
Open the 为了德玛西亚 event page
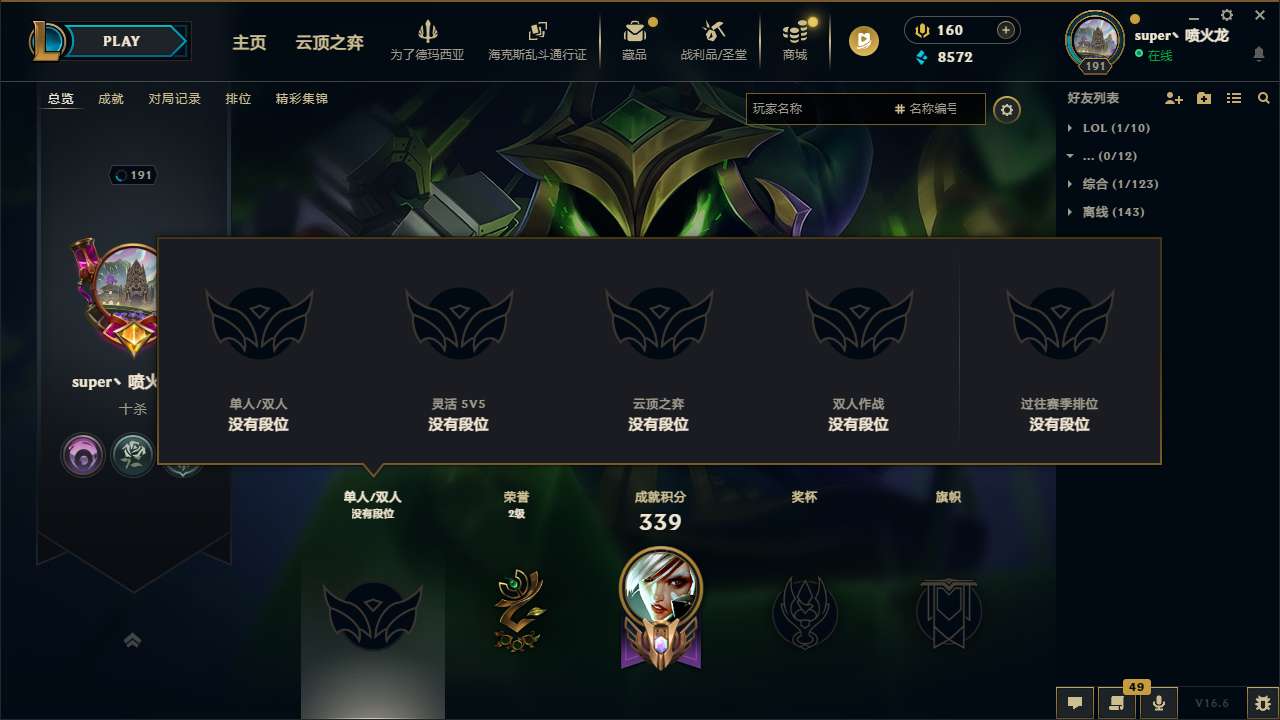[x=428, y=40]
